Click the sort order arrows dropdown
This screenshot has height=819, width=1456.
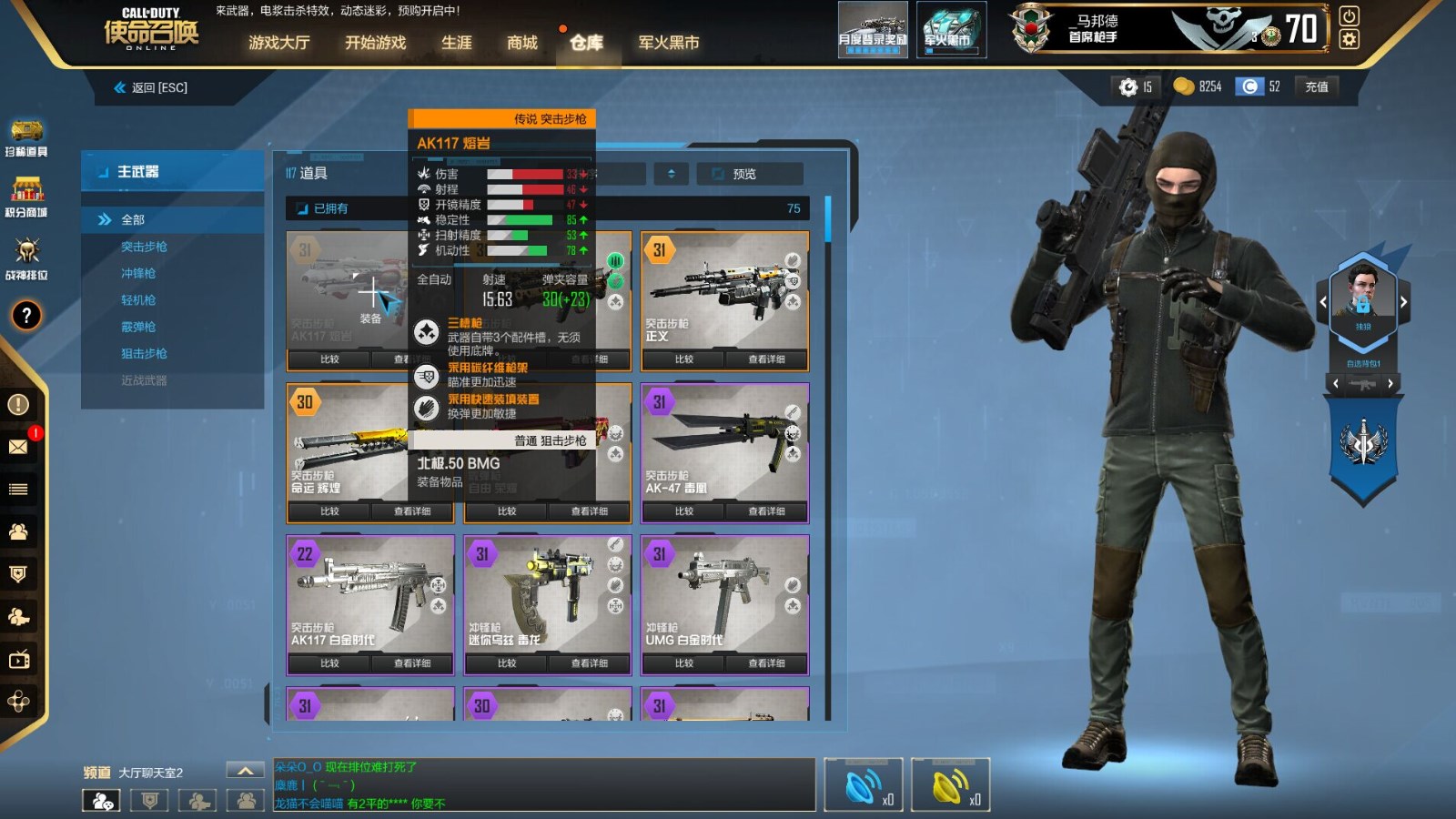point(671,173)
